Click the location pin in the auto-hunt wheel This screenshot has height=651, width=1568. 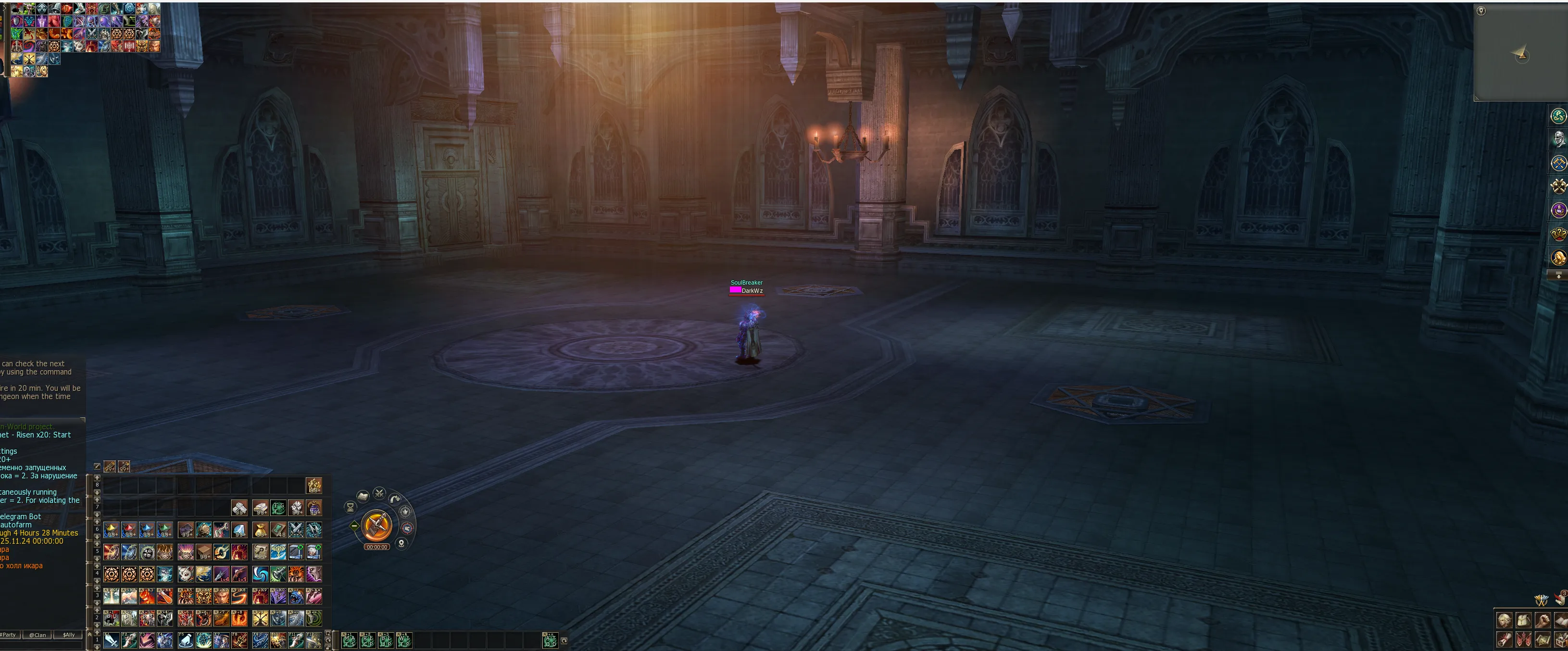coord(401,543)
